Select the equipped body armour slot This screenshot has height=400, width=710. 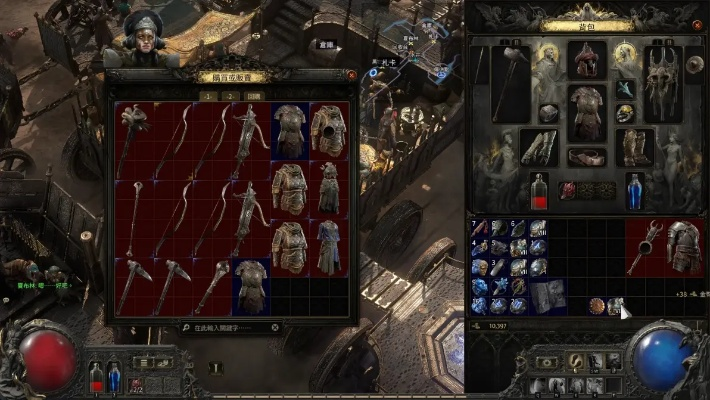[x=587, y=112]
